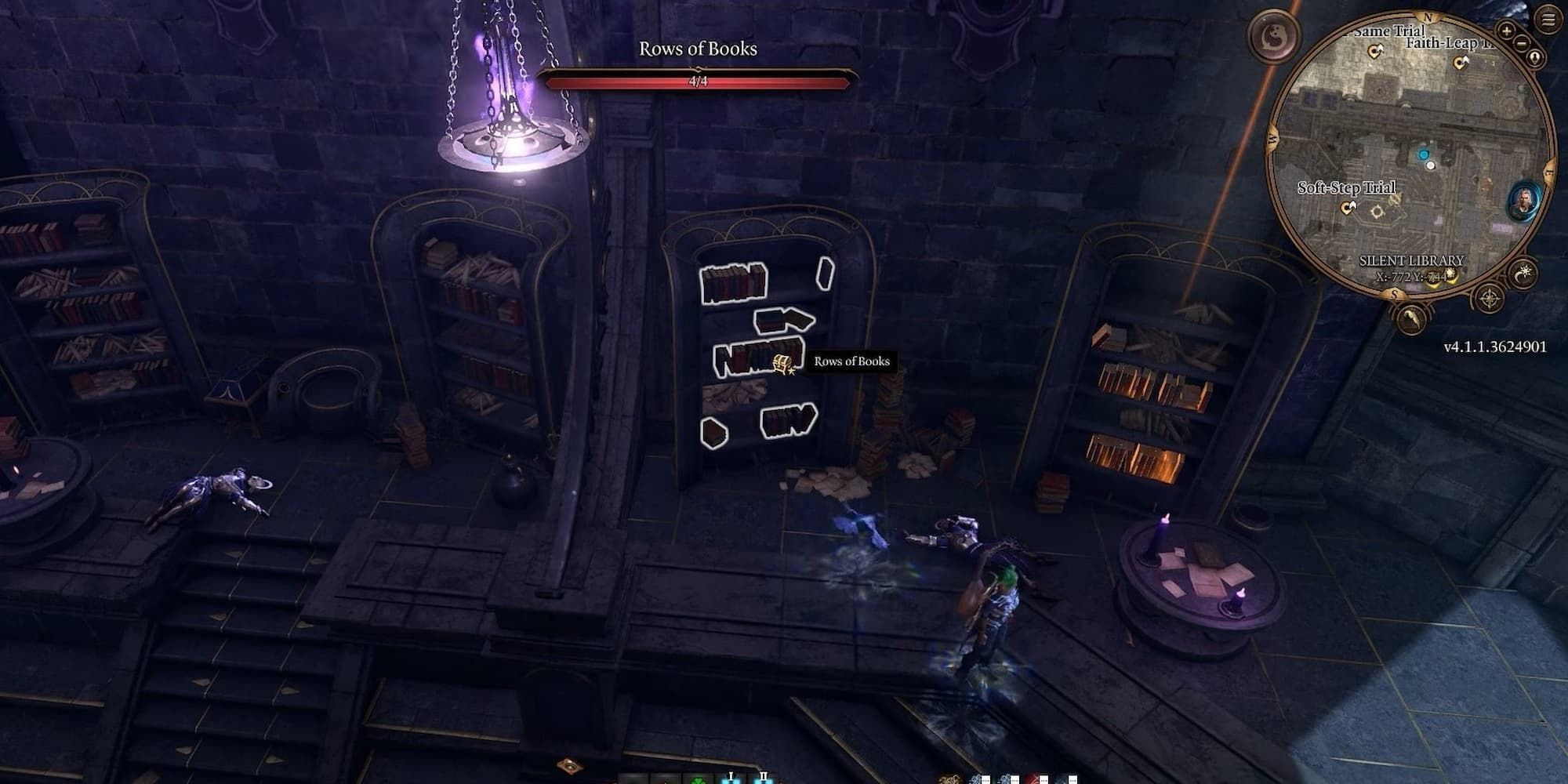Click the blue player position dot on the minimap
The height and width of the screenshot is (784, 1568).
tap(1423, 154)
